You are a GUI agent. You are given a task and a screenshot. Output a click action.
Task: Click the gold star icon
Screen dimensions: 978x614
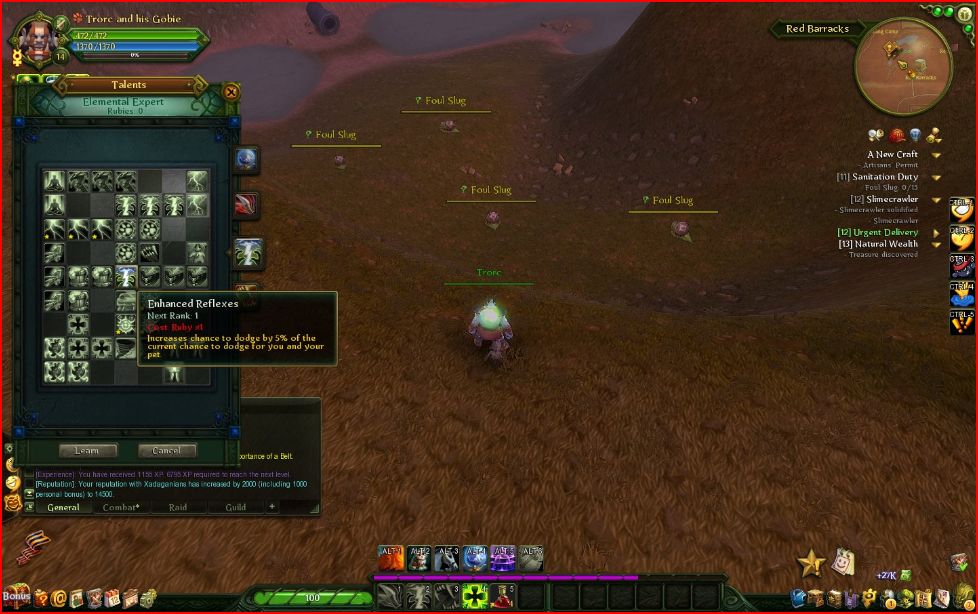810,564
